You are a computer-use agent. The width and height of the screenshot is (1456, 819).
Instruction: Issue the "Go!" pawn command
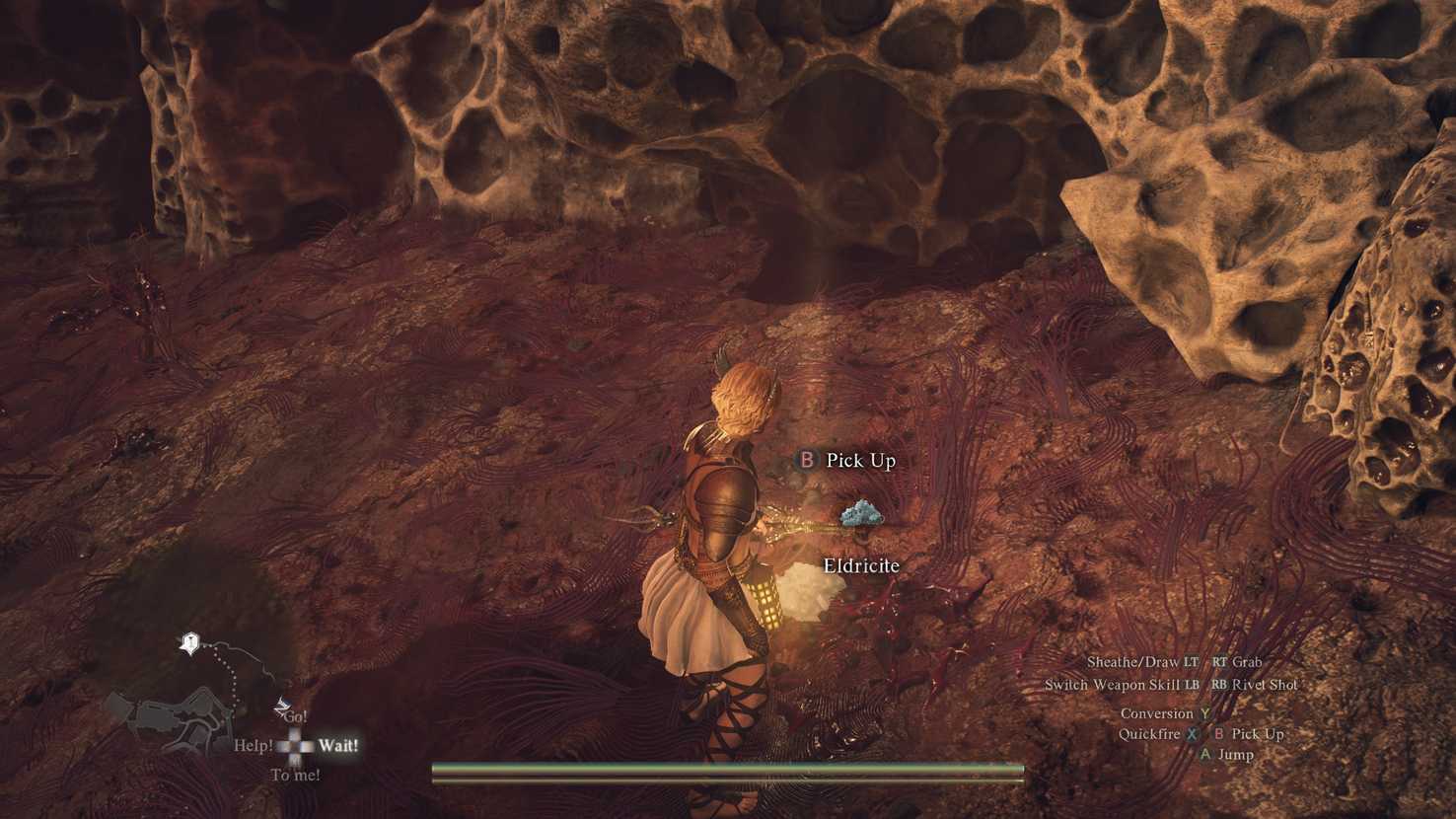295,715
